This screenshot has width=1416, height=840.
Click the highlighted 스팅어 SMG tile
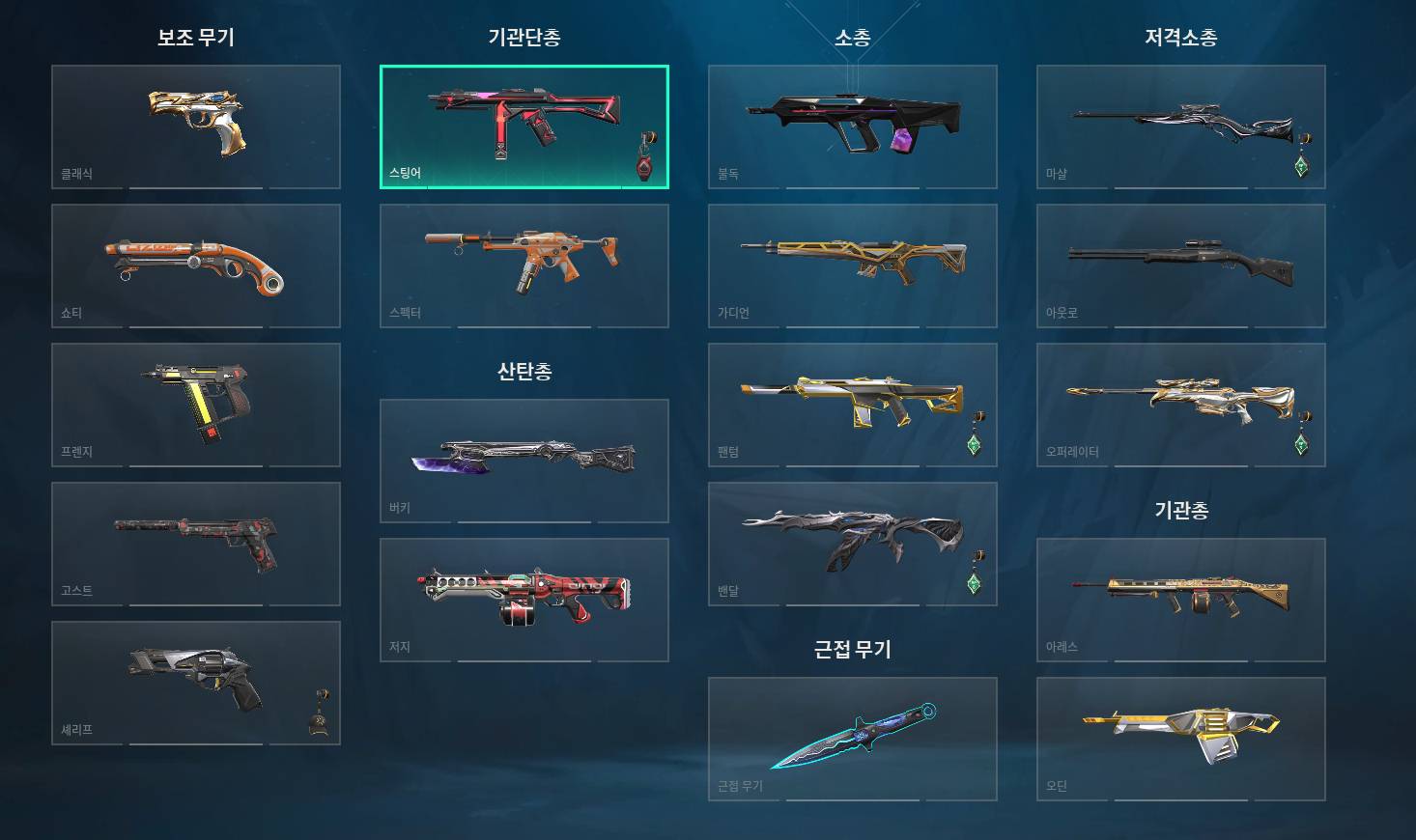point(524,126)
